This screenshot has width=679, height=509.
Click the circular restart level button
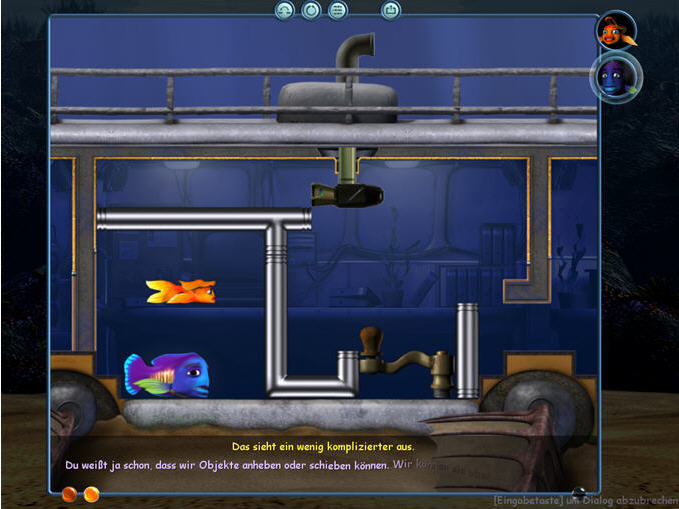311,10
